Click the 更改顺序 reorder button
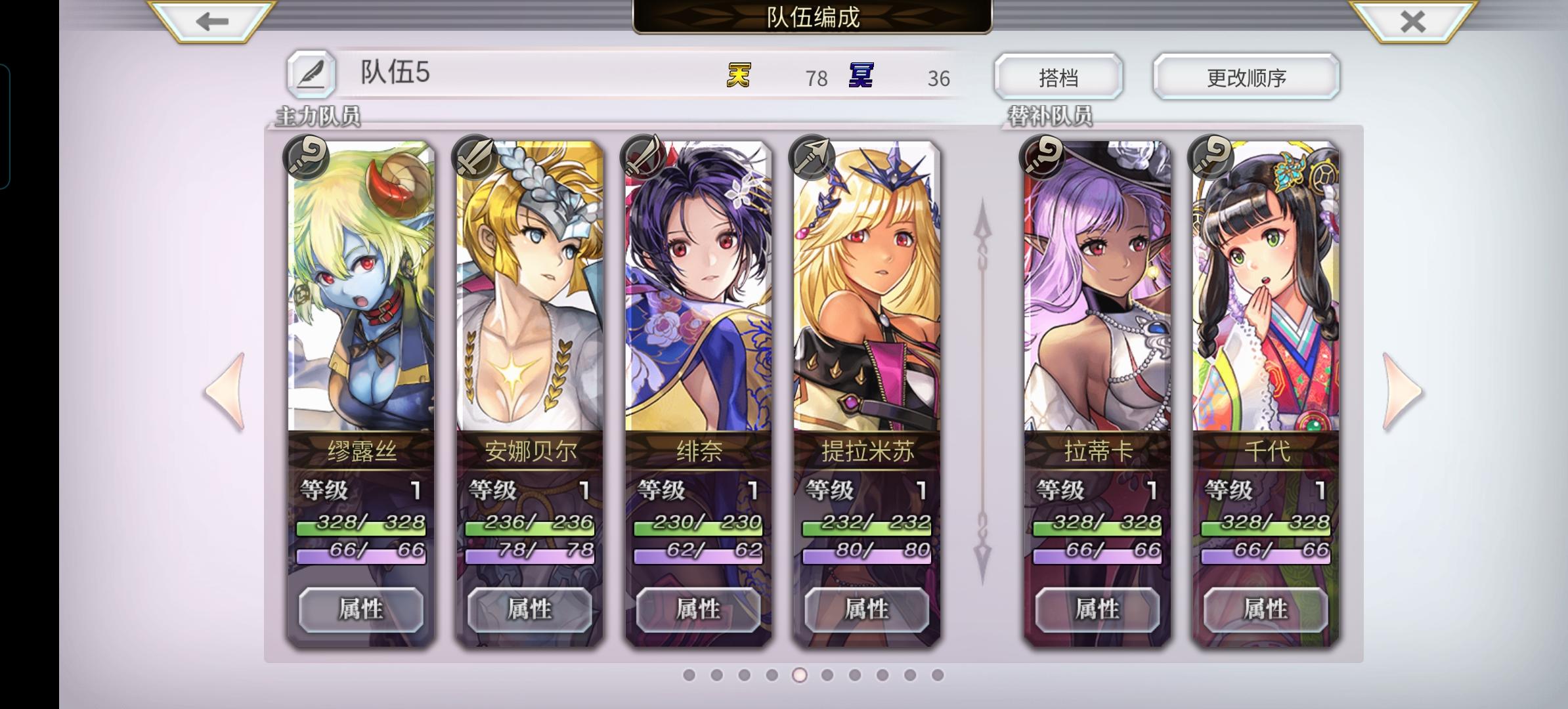1568x709 pixels. coord(1246,75)
